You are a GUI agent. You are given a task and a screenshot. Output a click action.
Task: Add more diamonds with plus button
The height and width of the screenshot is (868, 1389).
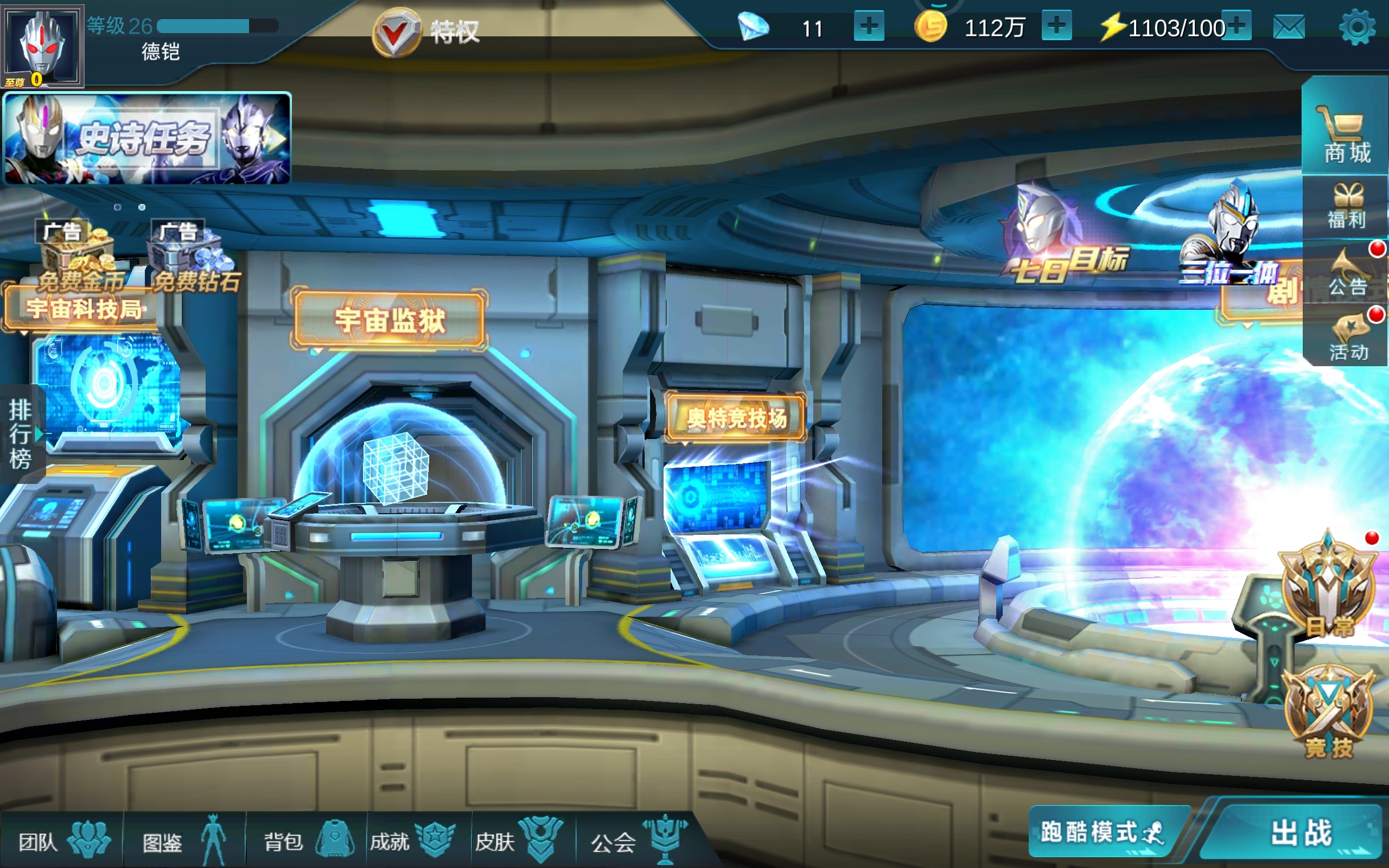pos(869,27)
